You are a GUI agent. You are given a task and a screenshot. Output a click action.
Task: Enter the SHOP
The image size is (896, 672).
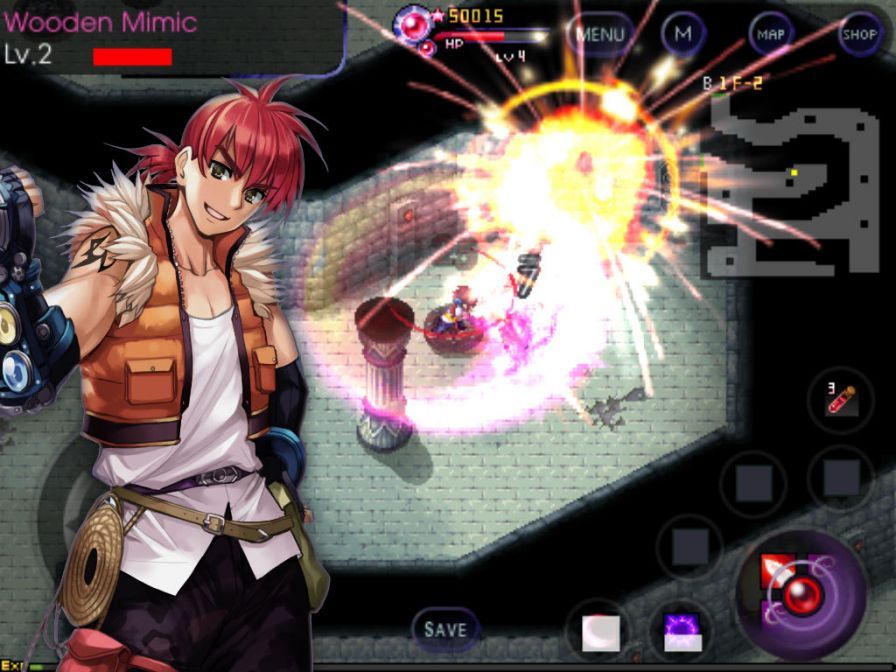pos(859,34)
